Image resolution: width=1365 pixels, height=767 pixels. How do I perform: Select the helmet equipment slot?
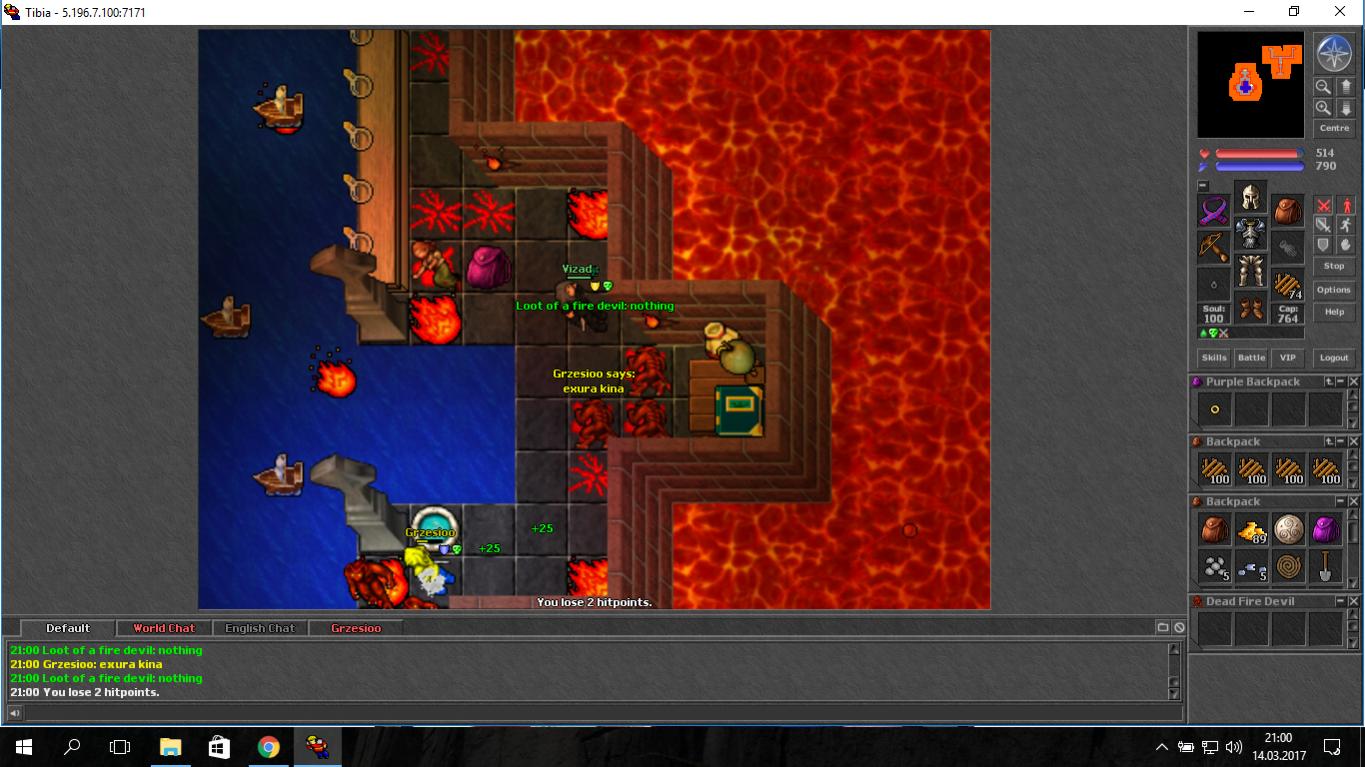click(x=1250, y=196)
